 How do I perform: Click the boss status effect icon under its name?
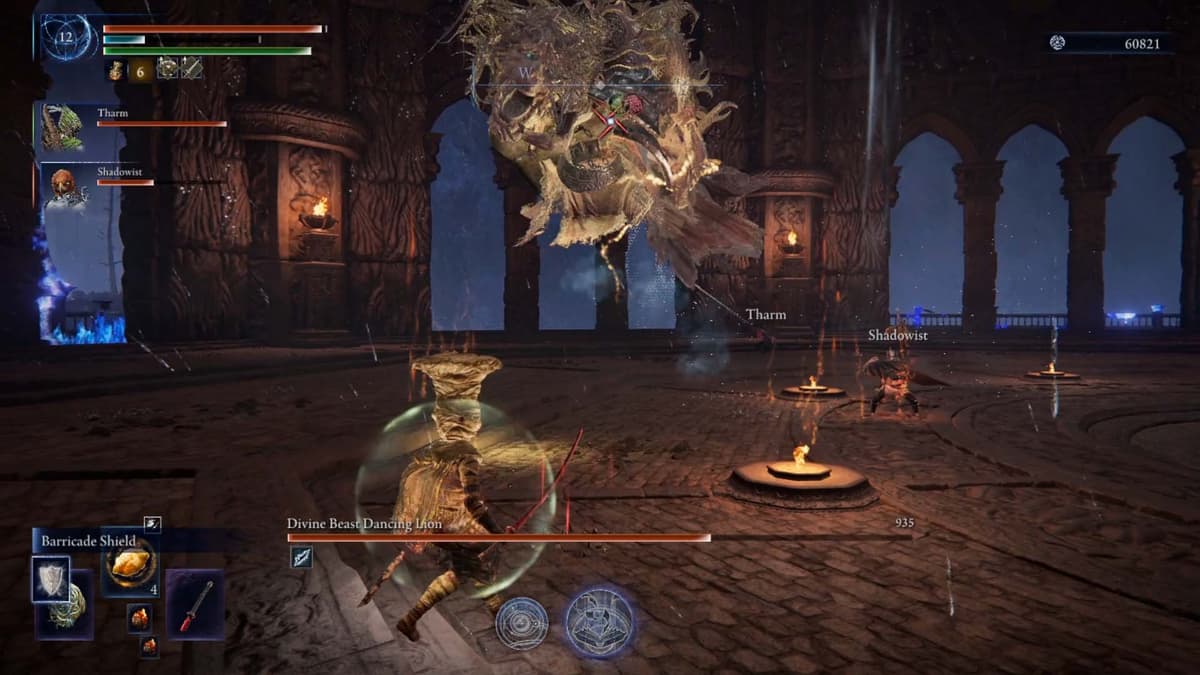(300, 558)
